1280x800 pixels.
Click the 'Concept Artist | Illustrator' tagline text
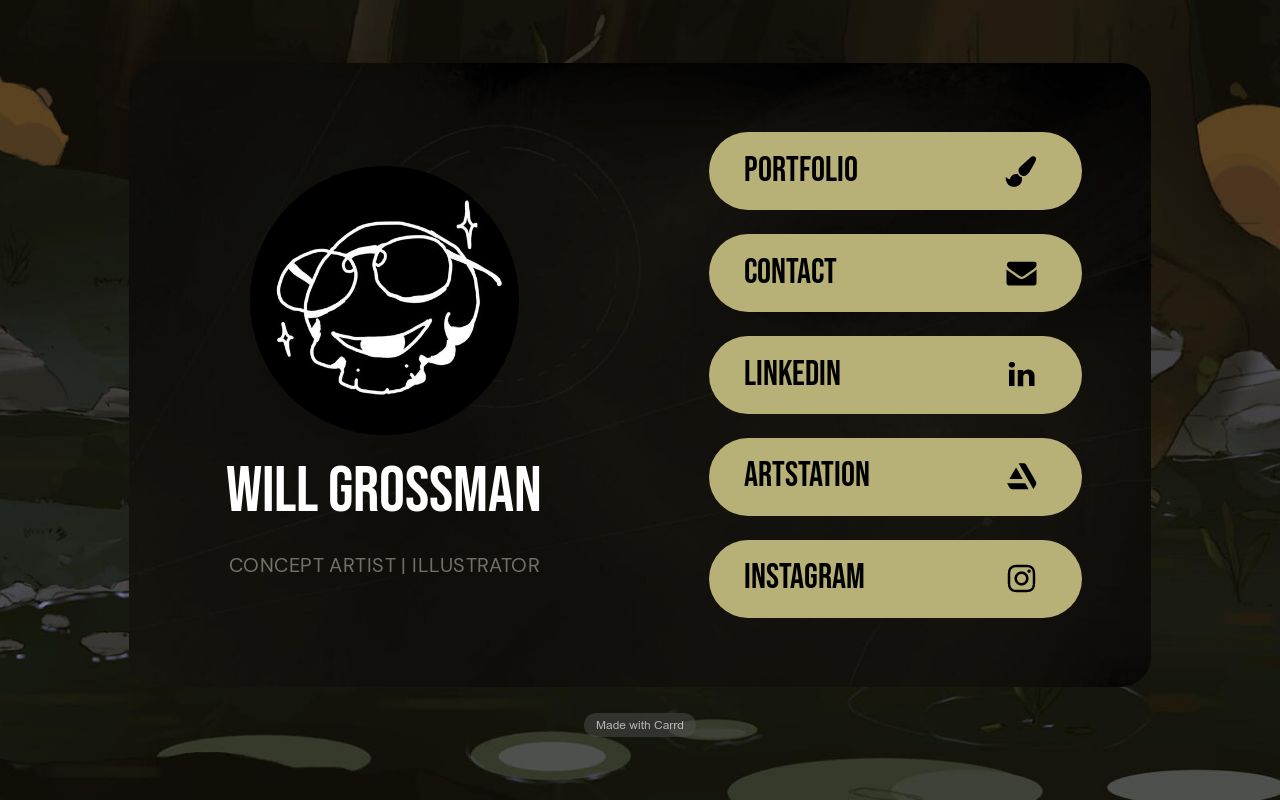click(x=384, y=565)
